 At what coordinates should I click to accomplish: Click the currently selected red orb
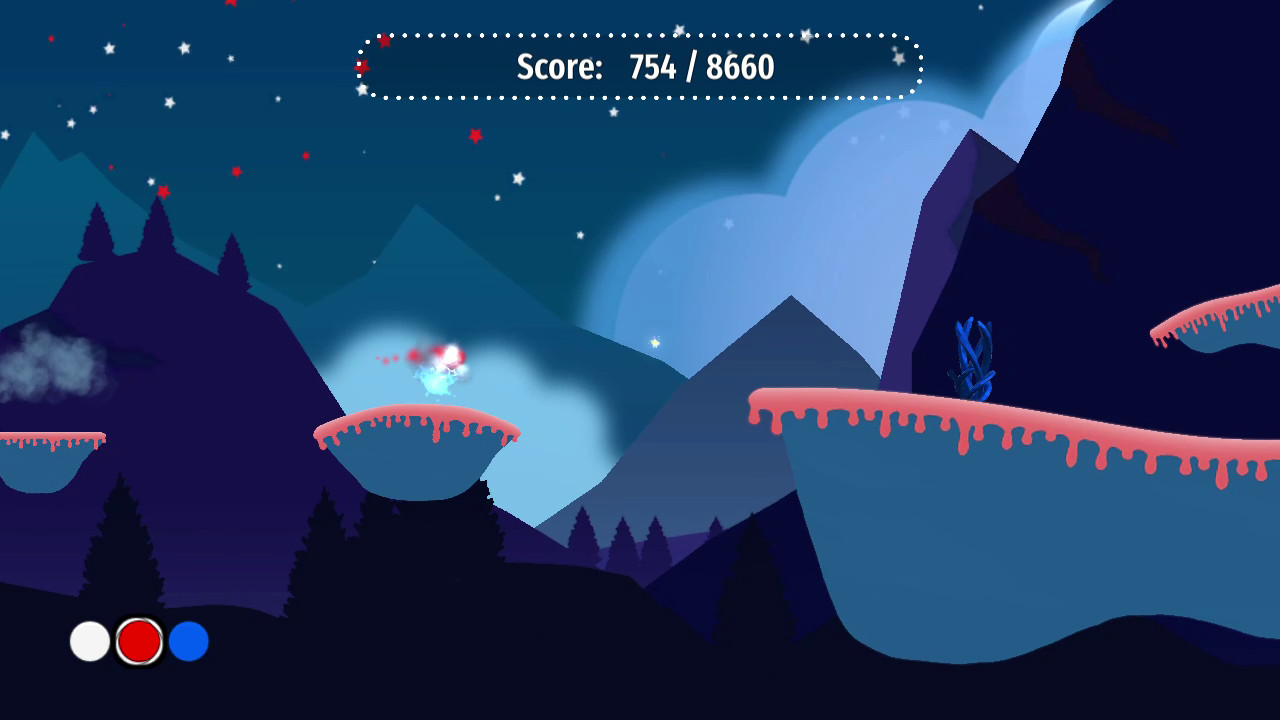pyautogui.click(x=137, y=641)
